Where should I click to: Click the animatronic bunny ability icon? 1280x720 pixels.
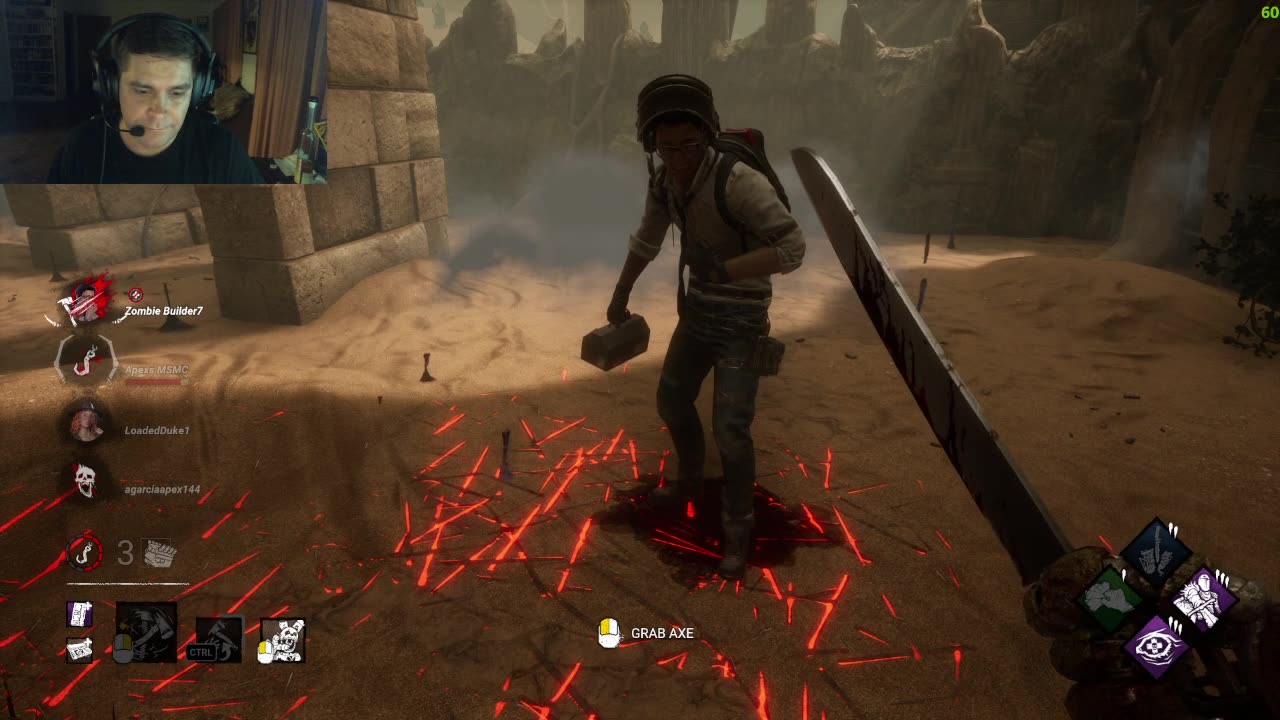(283, 640)
